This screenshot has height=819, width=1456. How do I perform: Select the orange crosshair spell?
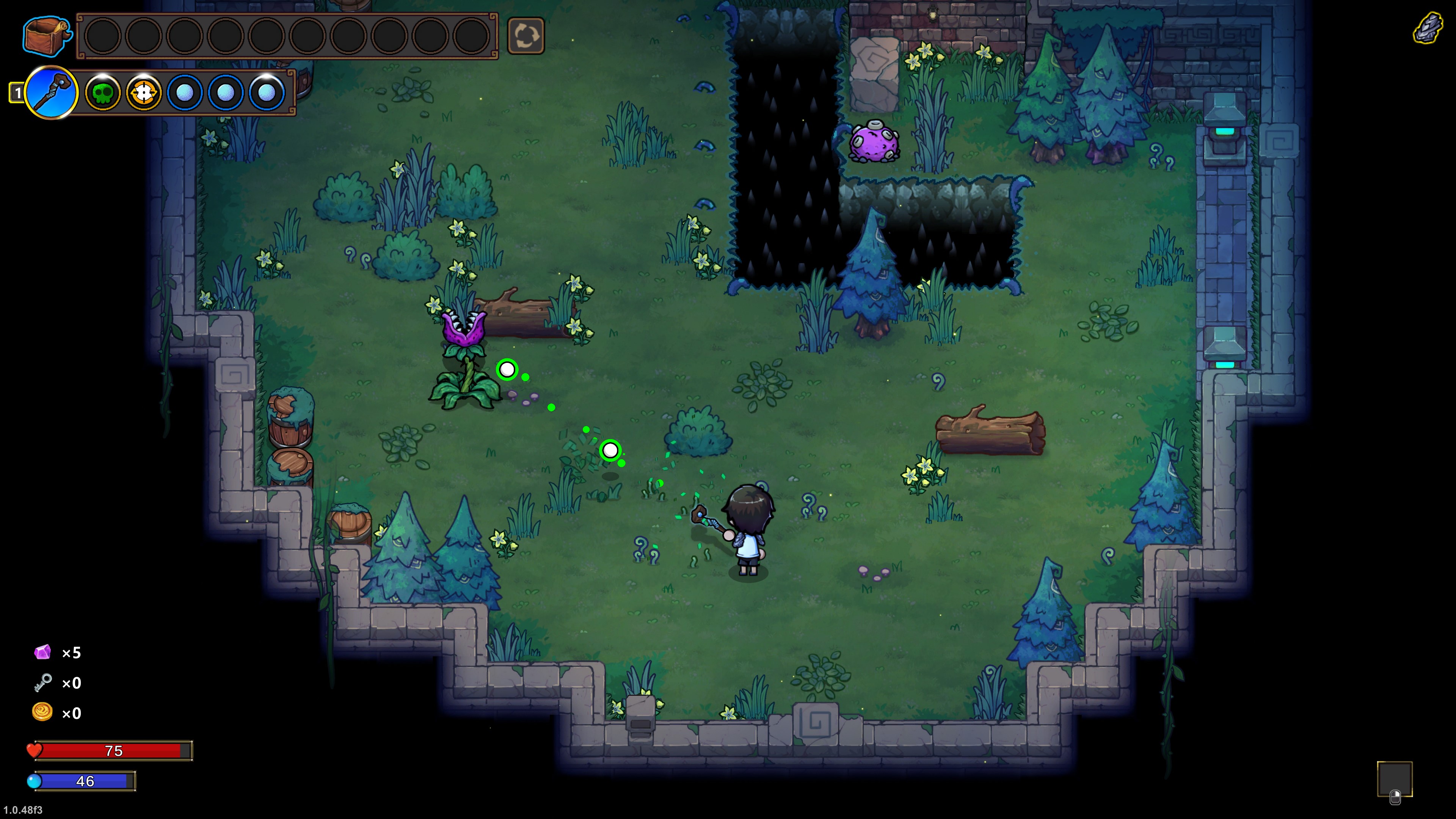point(144,93)
